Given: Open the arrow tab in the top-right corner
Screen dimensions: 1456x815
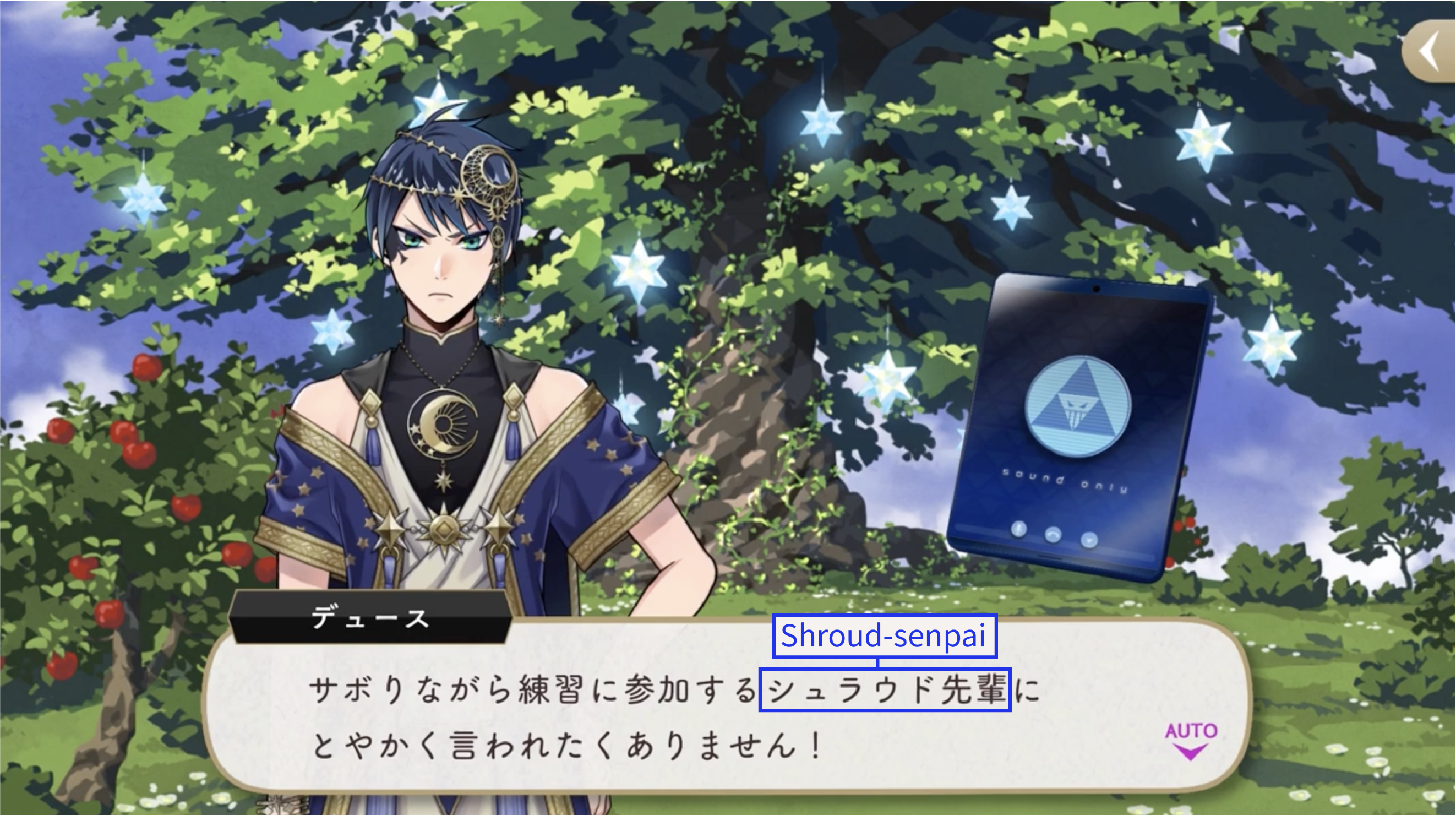Looking at the screenshot, I should coord(1431,51).
